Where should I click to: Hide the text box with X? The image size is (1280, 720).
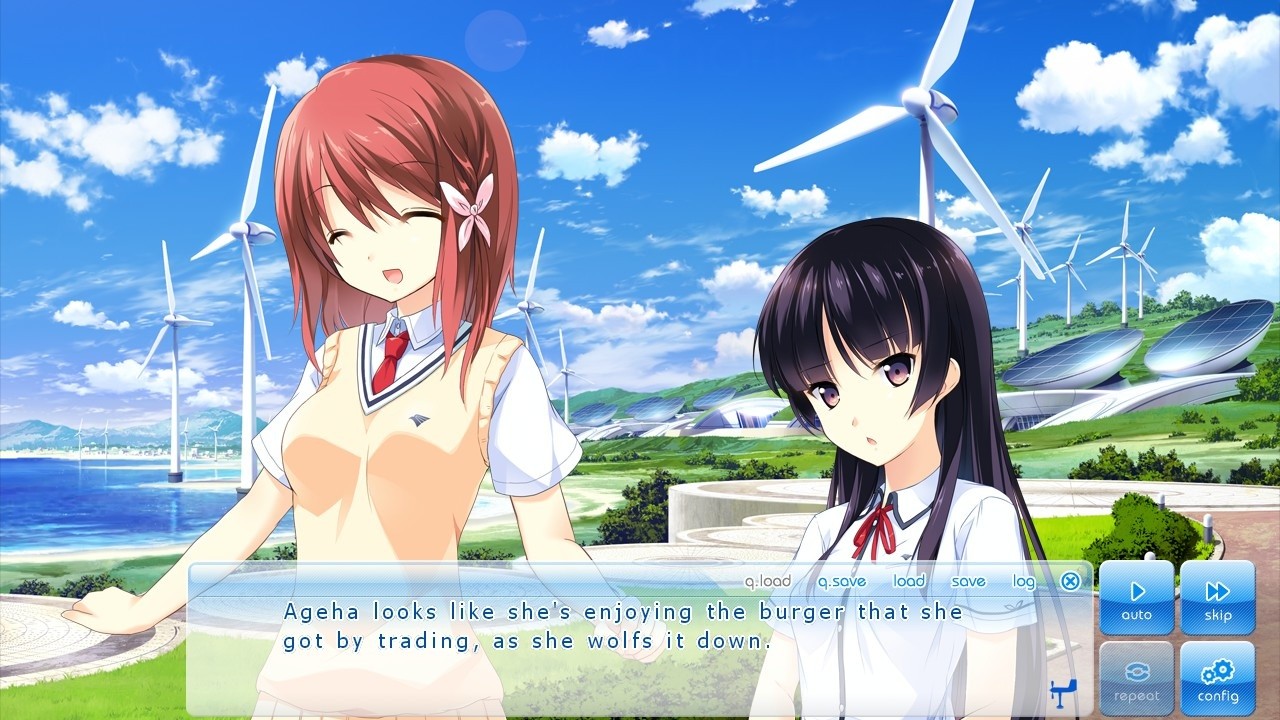pos(1070,581)
